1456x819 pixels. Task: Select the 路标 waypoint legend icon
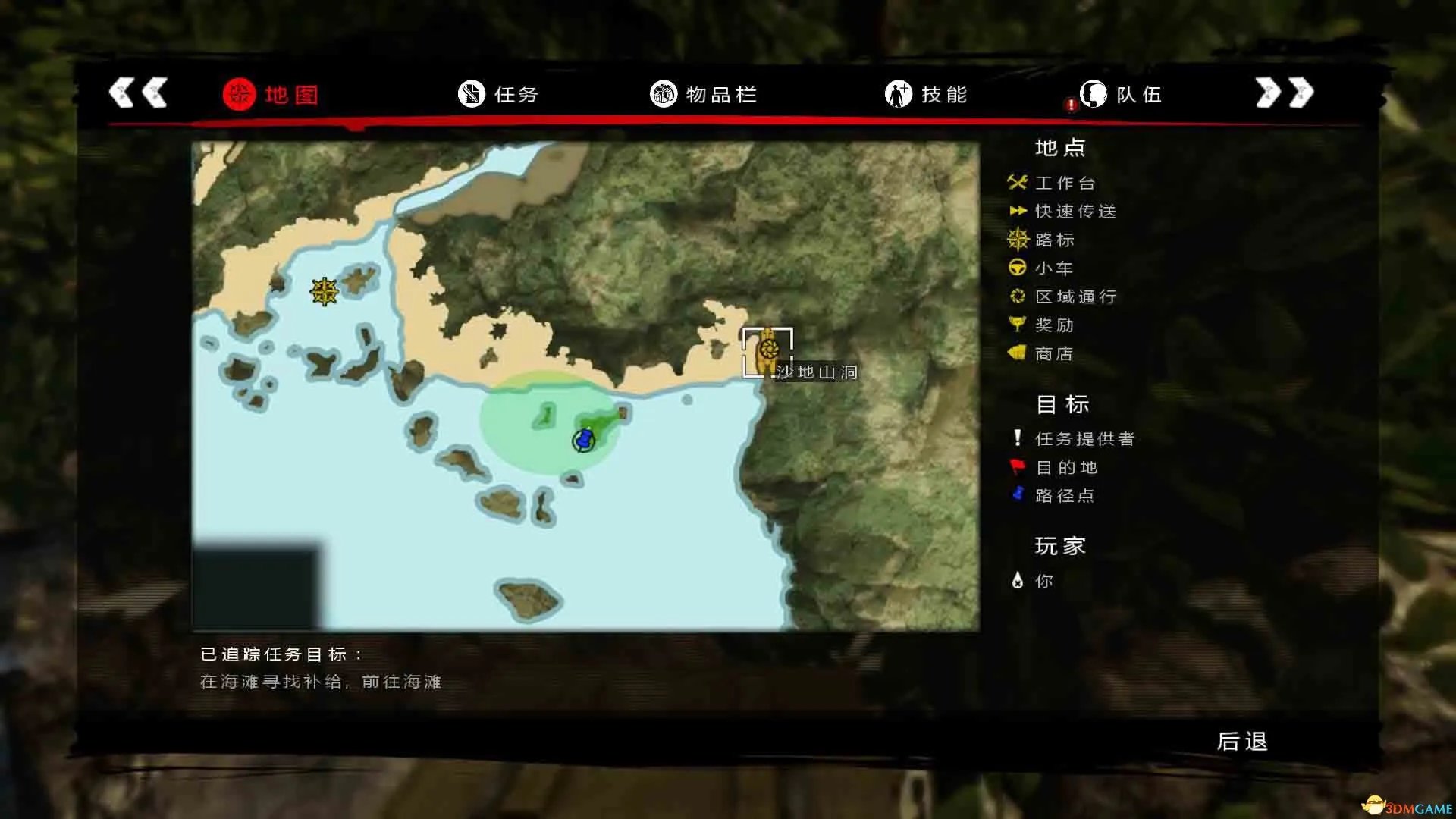[x=1017, y=240]
